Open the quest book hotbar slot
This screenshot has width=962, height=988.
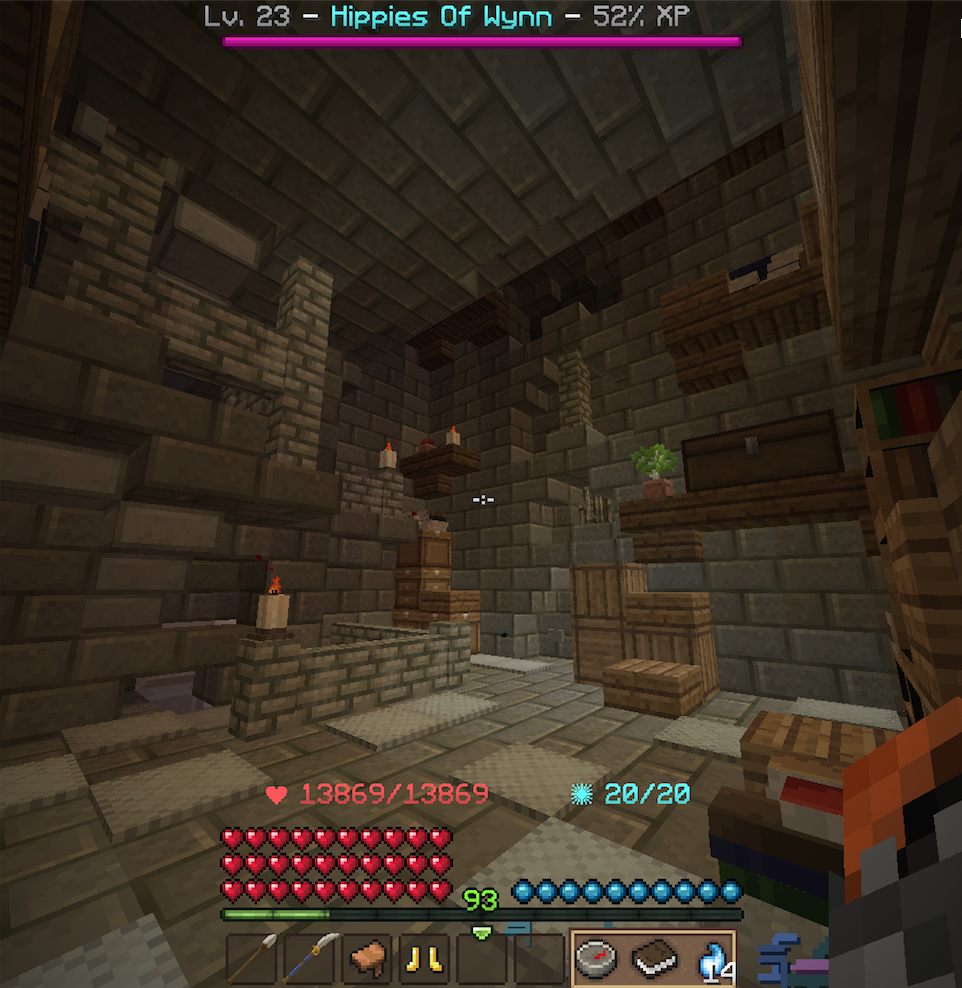tap(654, 960)
